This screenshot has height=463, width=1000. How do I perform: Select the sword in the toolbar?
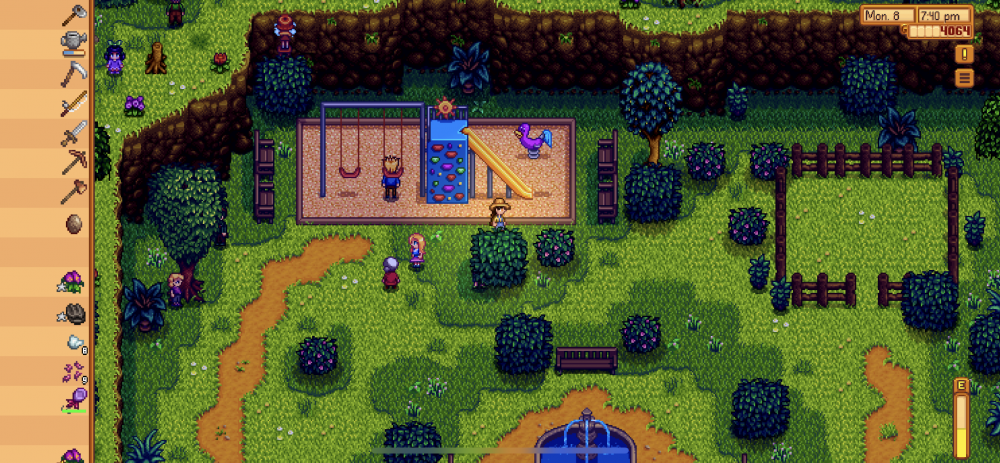click(73, 132)
